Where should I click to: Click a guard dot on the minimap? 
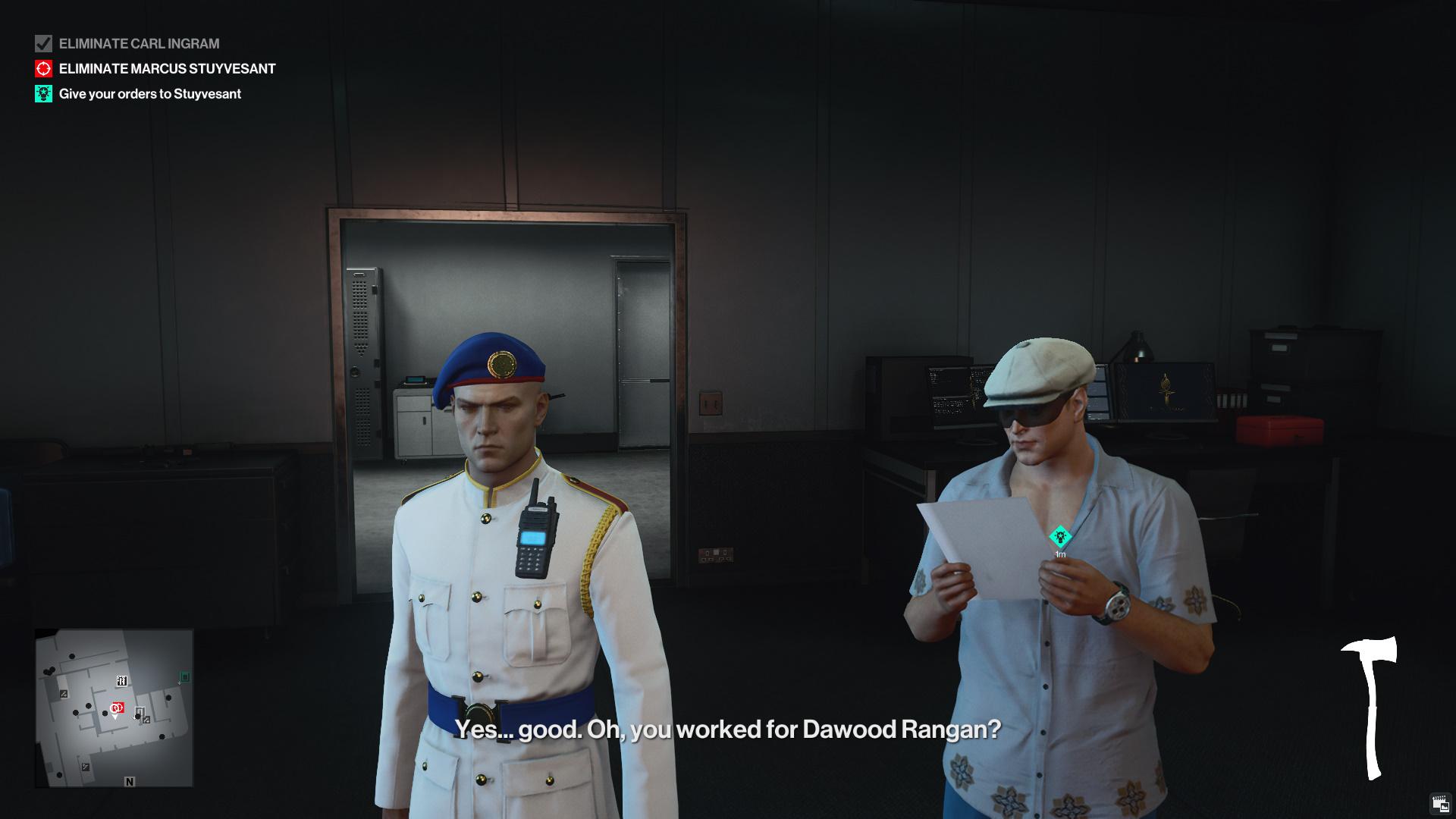point(89,706)
